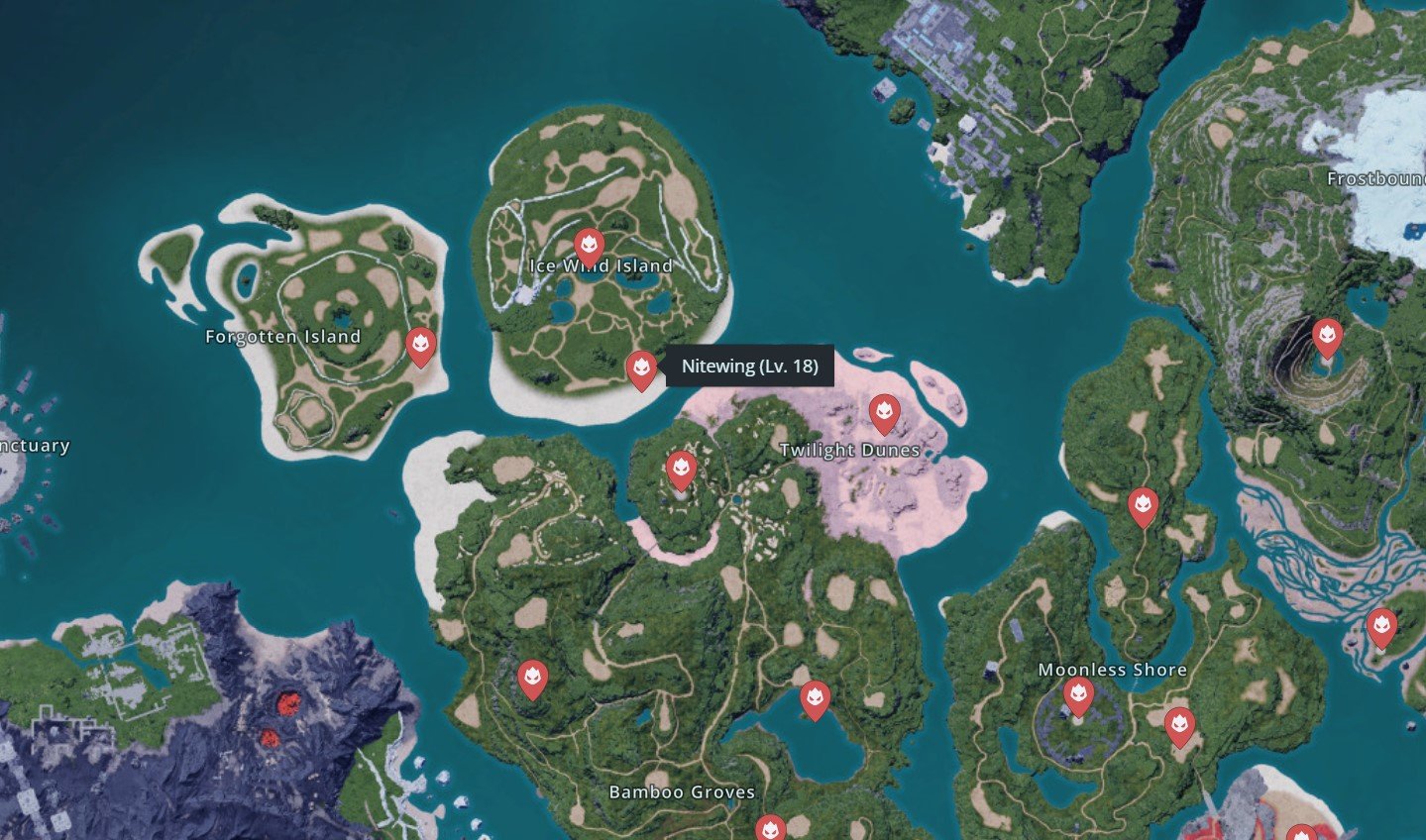Viewport: 1426px width, 840px height.
Task: Choose the boss marker above Twilight Dunes label
Action: 884,412
